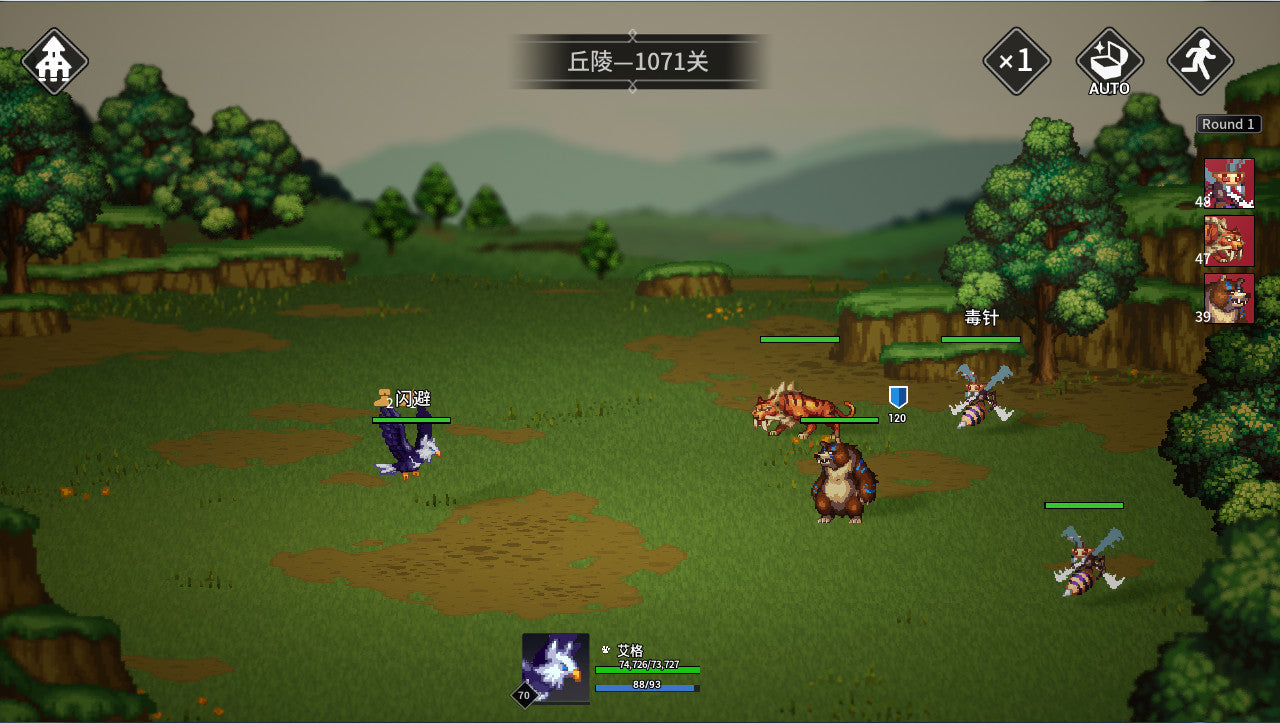Click the 毒针 skill name text
Viewport: 1280px width, 723px height.
click(981, 317)
